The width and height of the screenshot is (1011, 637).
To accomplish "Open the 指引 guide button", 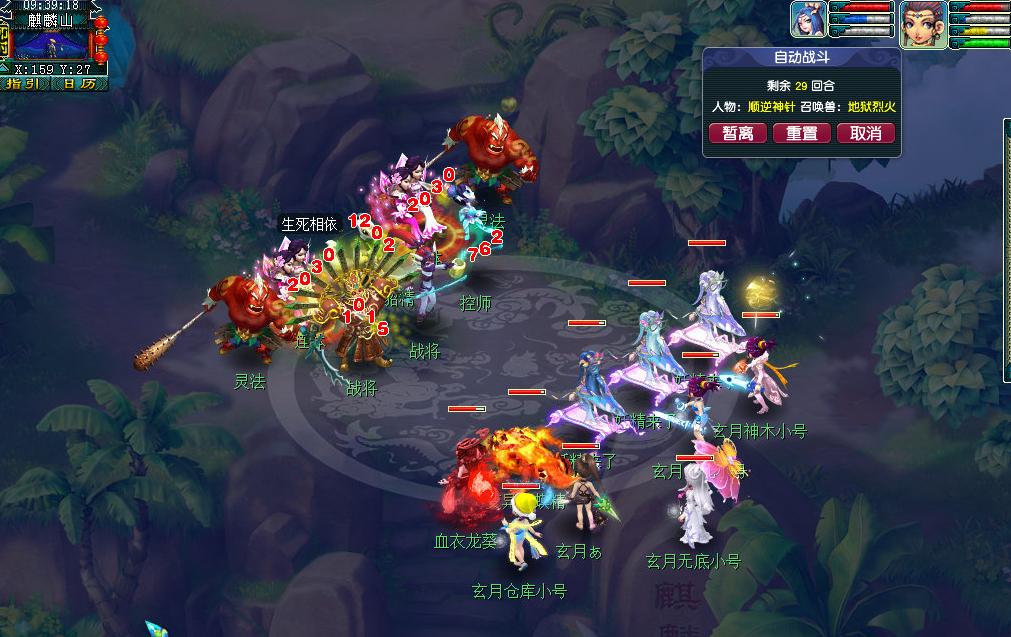I will pyautogui.click(x=23, y=84).
